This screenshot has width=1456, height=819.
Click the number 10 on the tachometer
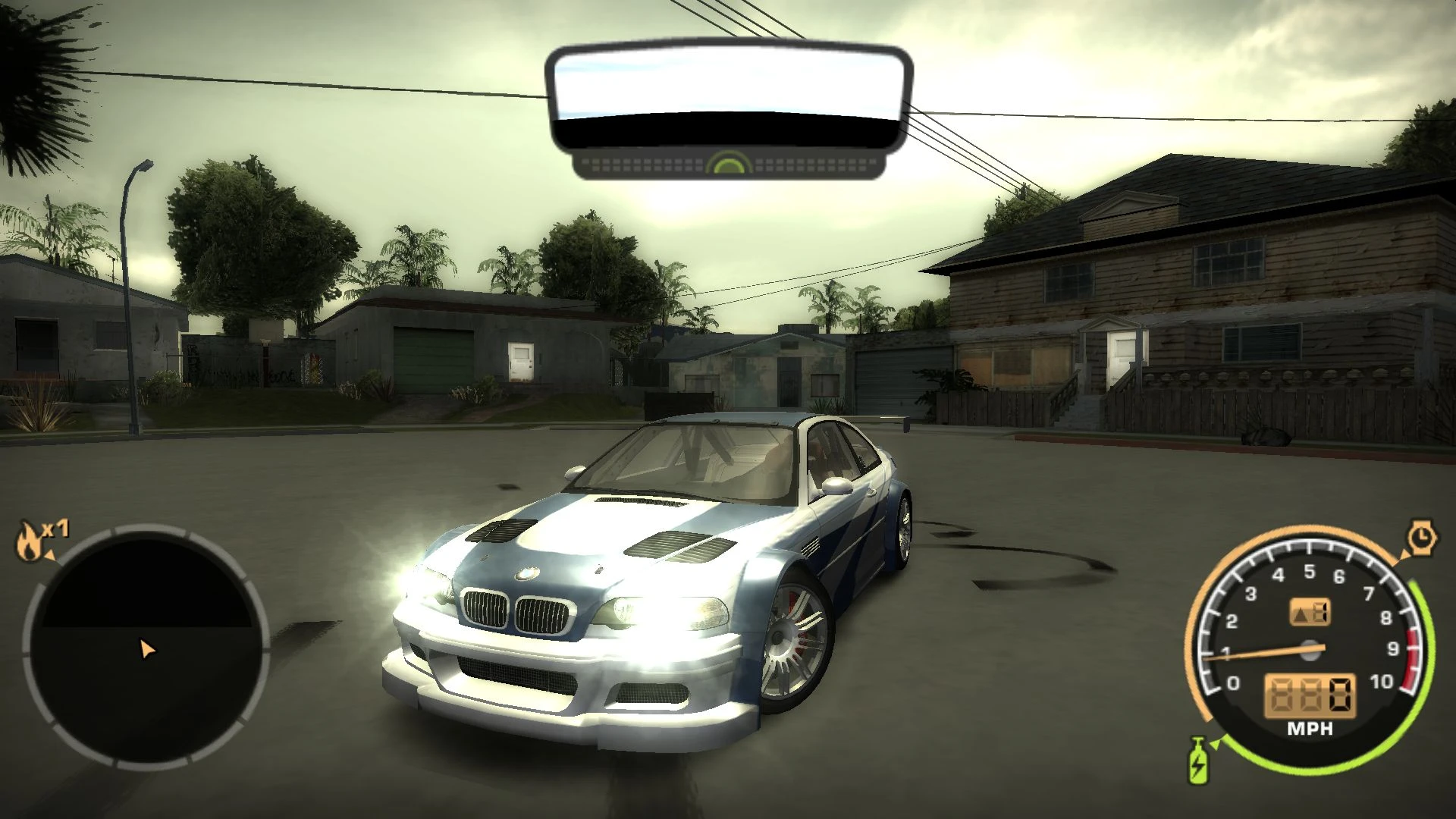pos(1381,682)
